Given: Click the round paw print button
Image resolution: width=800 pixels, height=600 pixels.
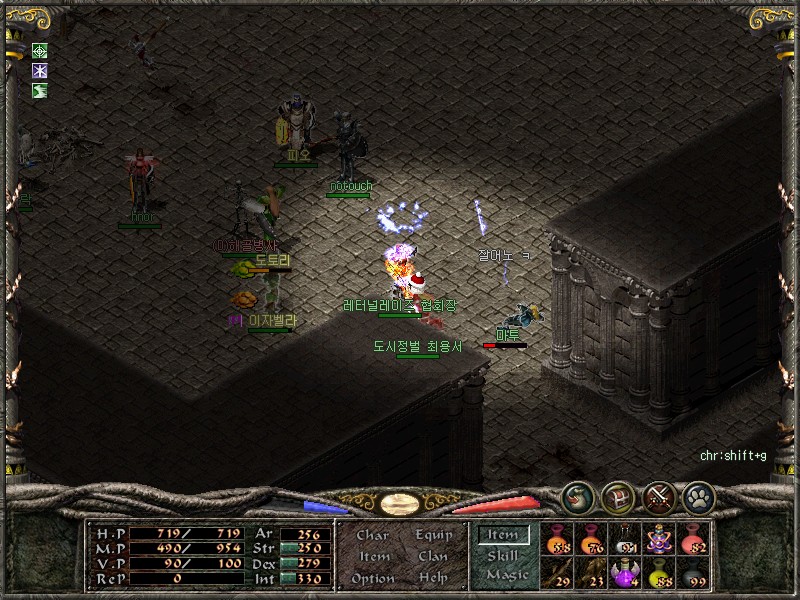Looking at the screenshot, I should click(697, 496).
